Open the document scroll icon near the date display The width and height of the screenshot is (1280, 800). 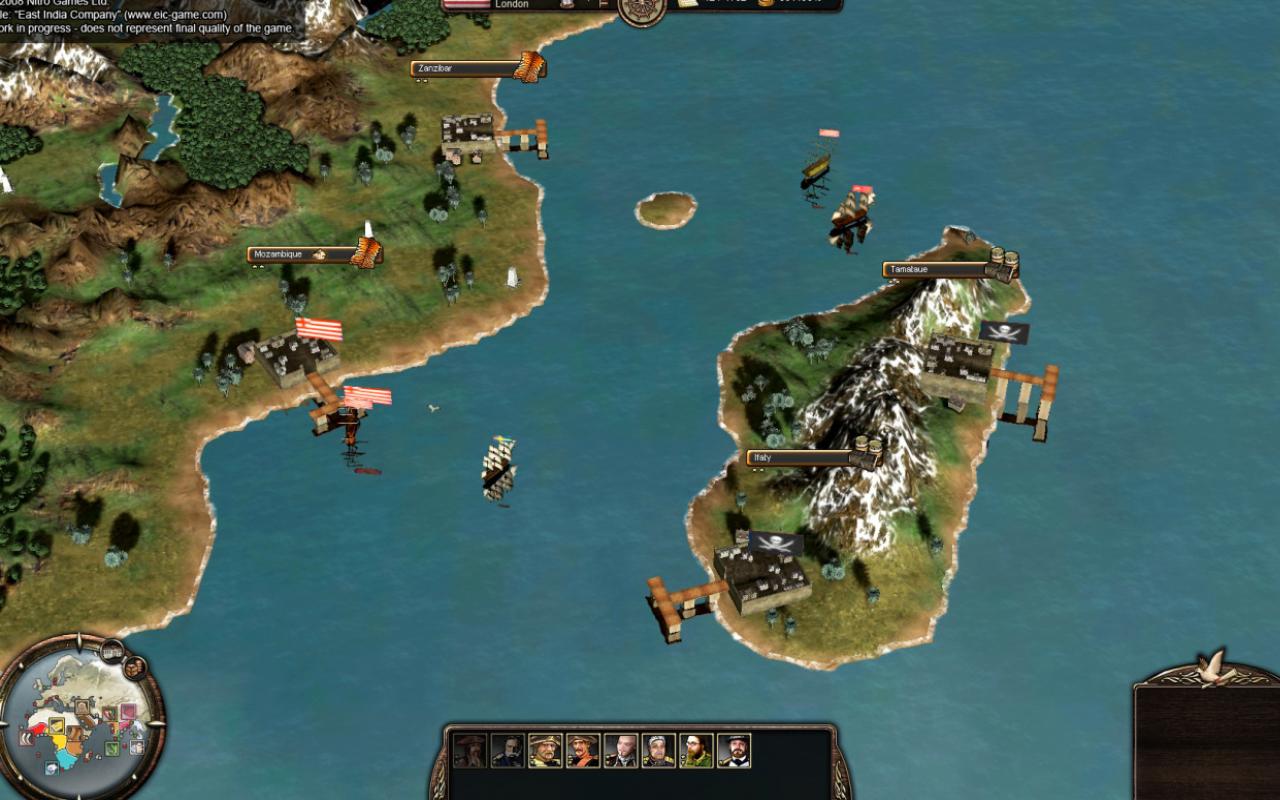(688, 4)
